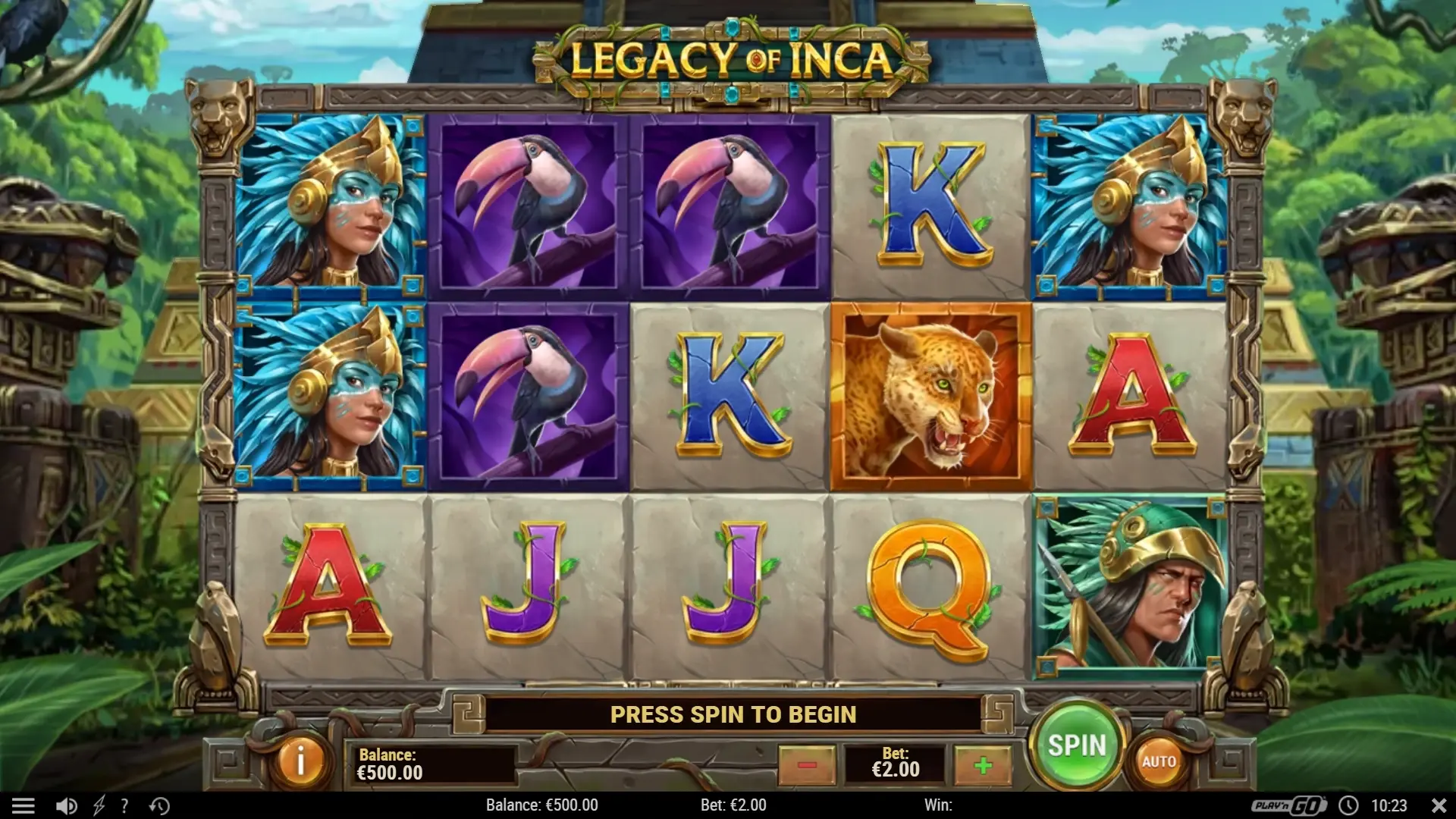Close the game with the X button

click(1439, 805)
